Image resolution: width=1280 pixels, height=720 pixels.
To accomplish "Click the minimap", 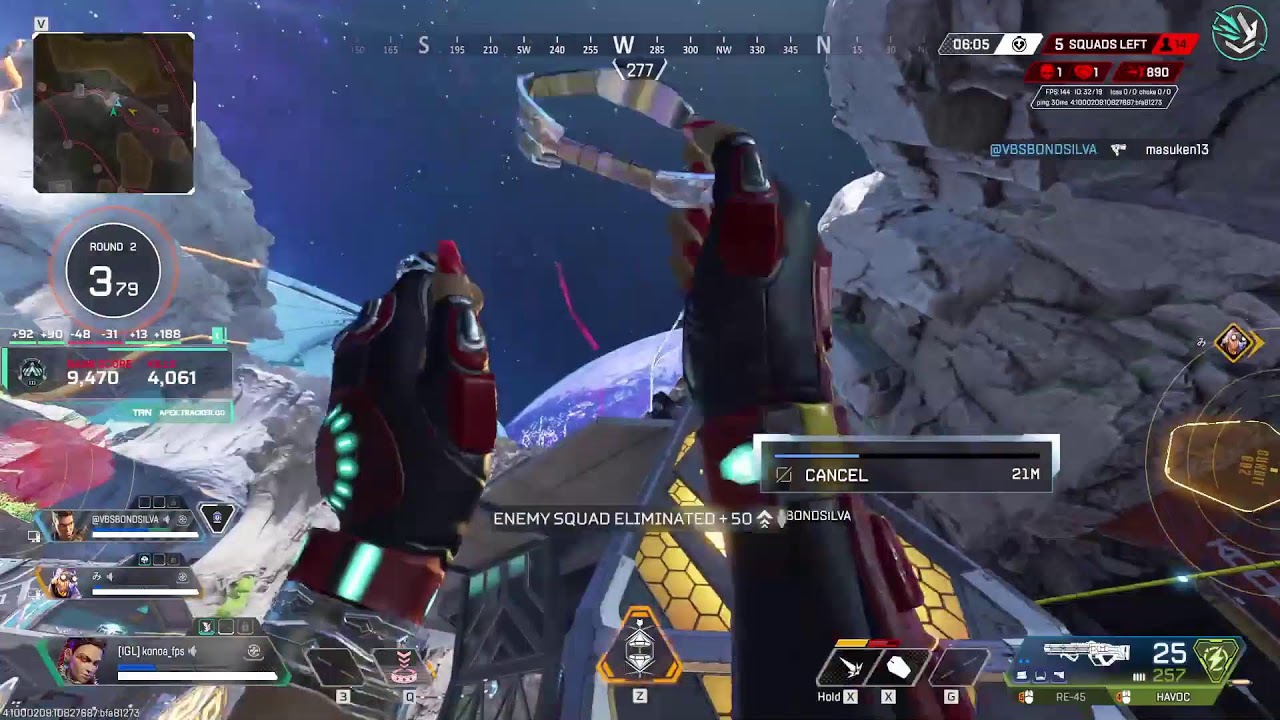I will pos(114,112).
